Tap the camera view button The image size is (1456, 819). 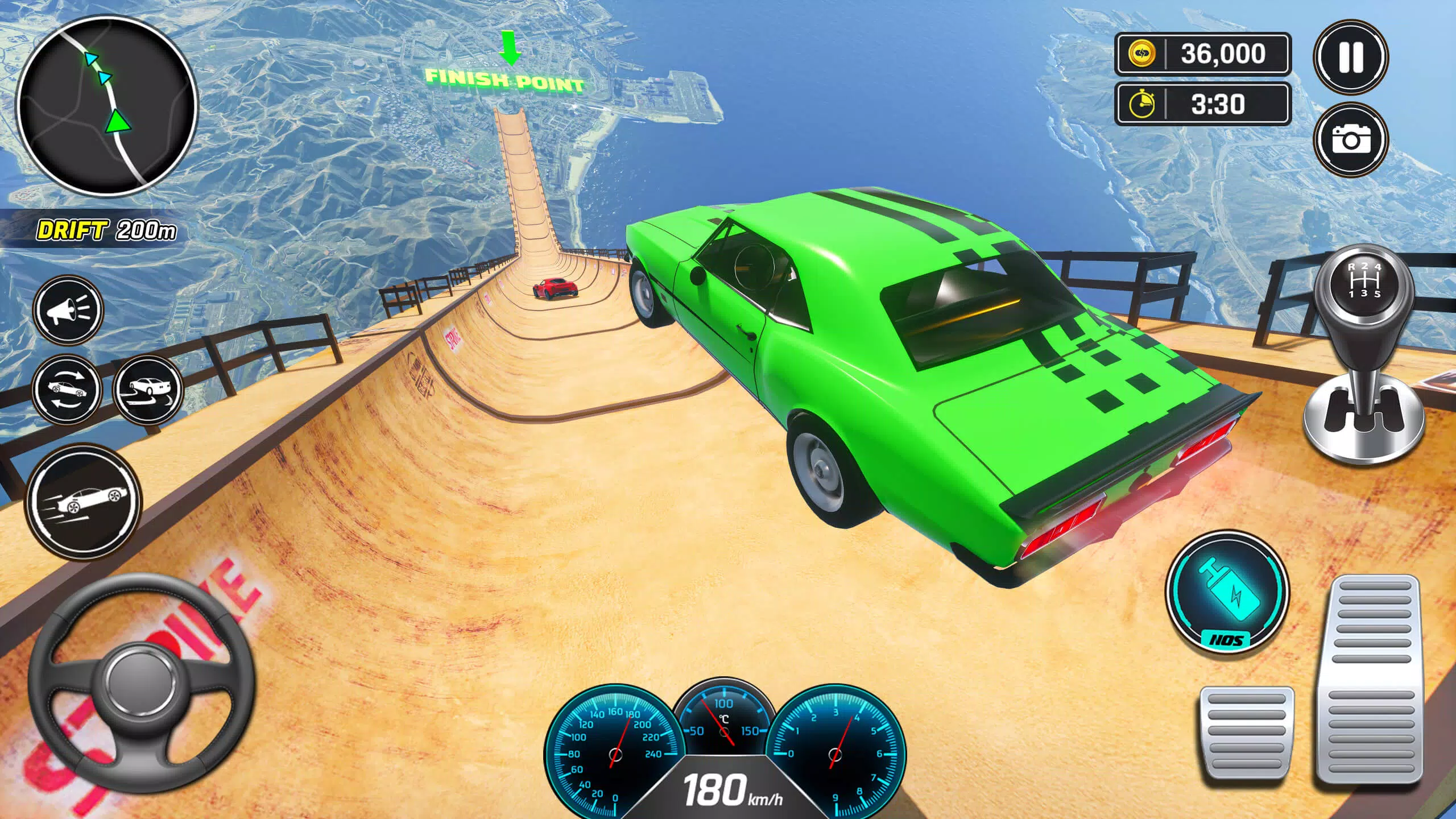click(x=1350, y=139)
